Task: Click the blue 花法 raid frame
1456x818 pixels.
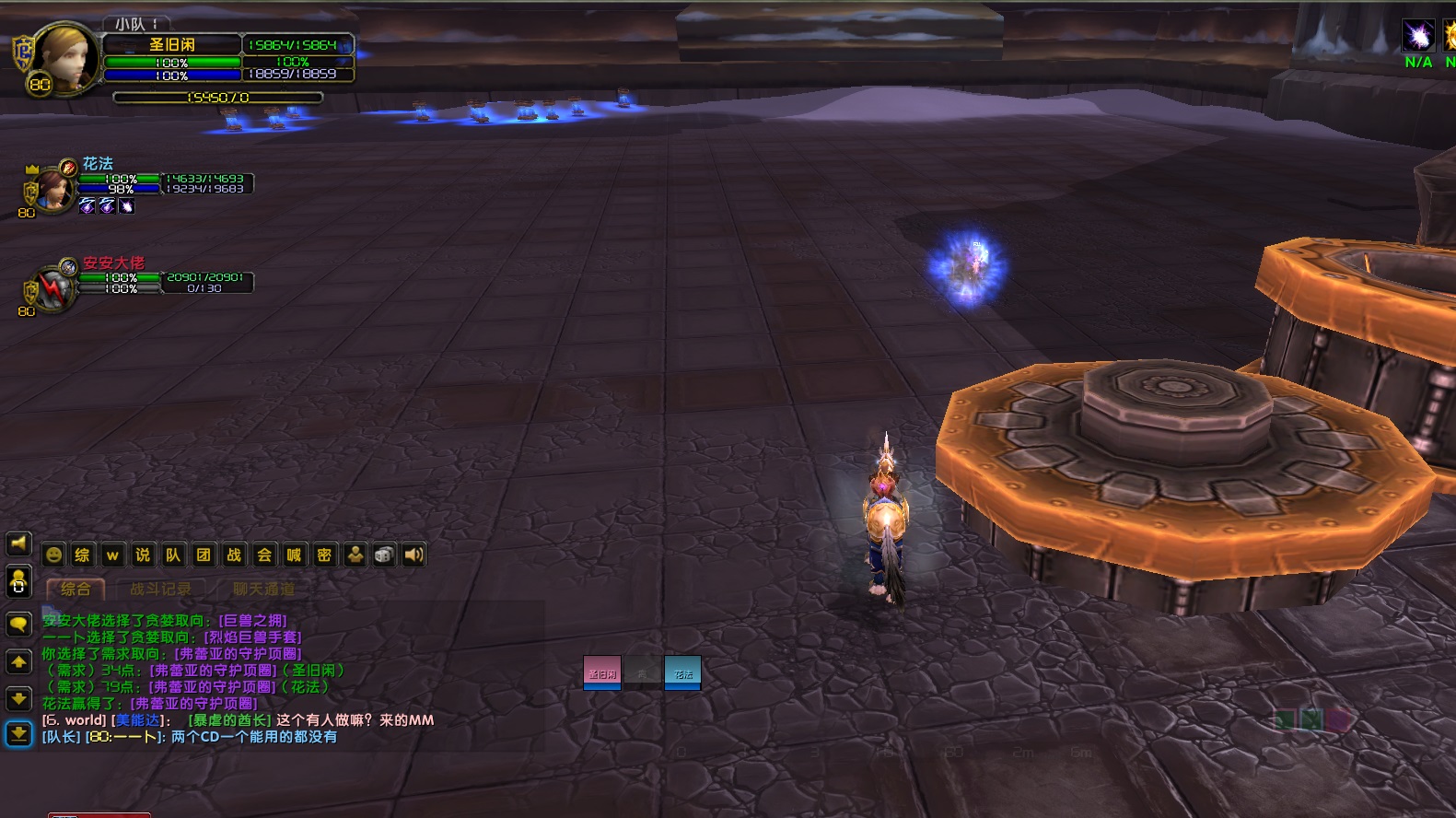Action: [682, 672]
